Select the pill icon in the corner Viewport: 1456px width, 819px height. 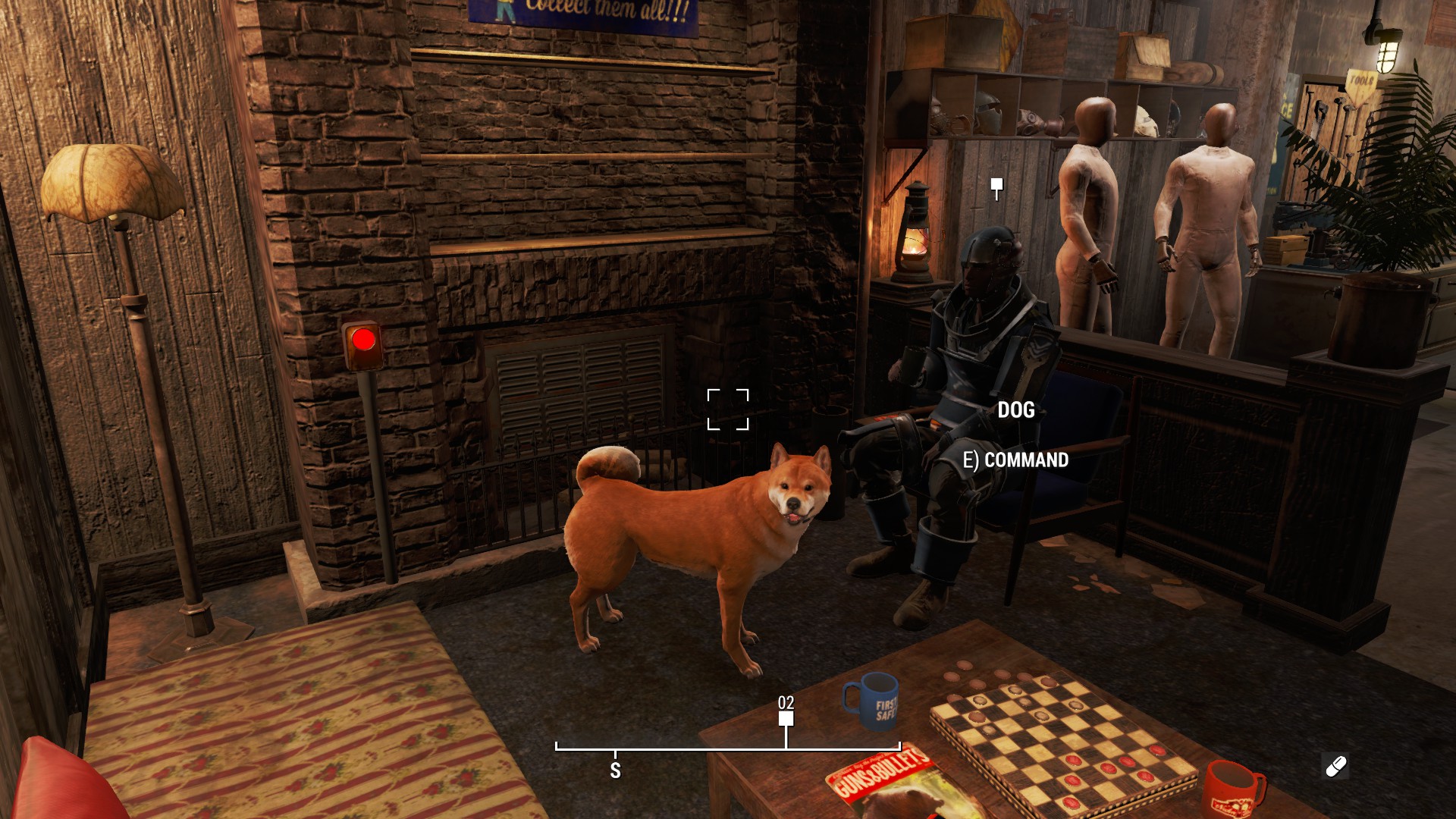[x=1335, y=767]
